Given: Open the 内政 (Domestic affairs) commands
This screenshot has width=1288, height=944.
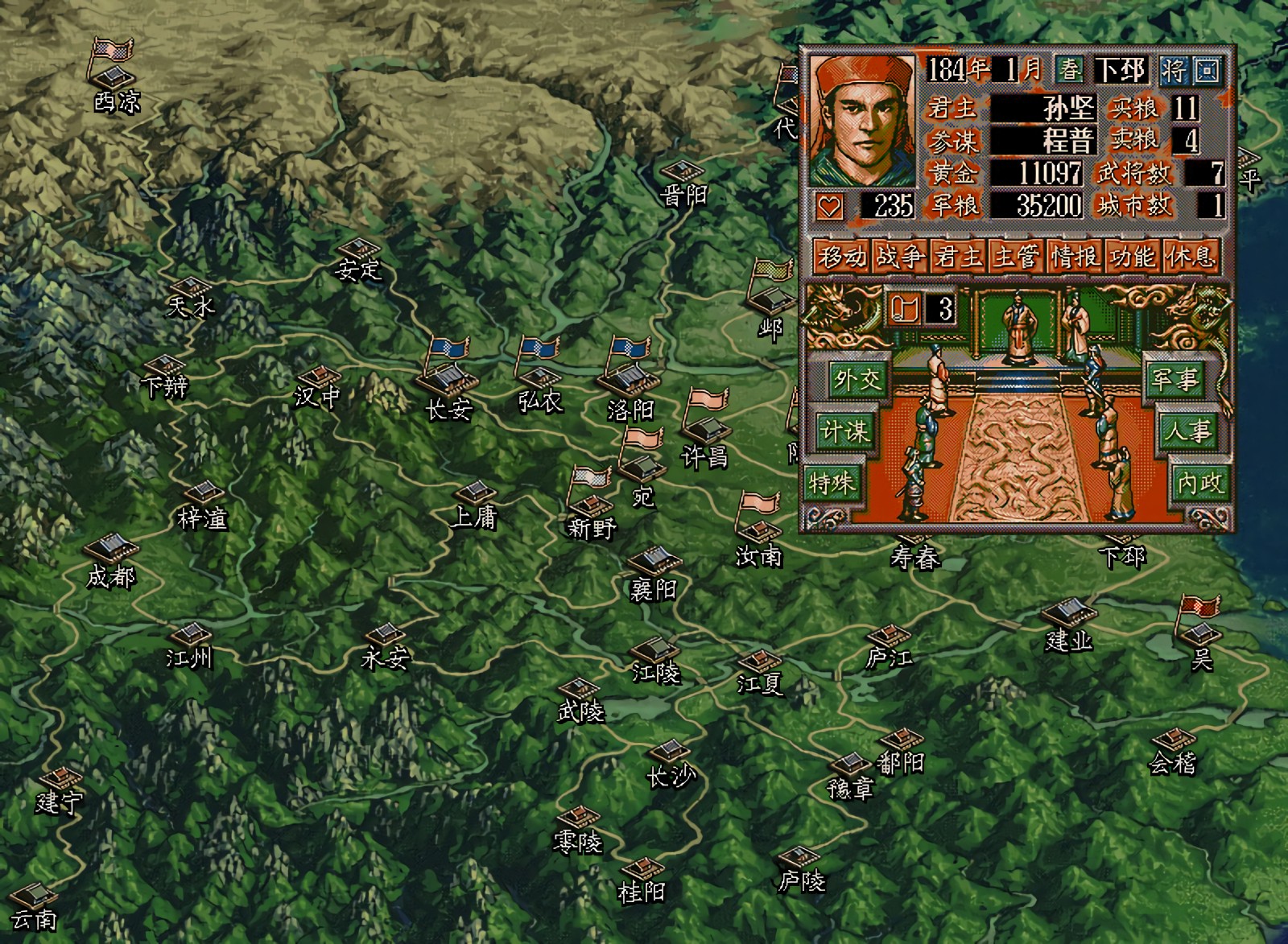Looking at the screenshot, I should point(1199,483).
